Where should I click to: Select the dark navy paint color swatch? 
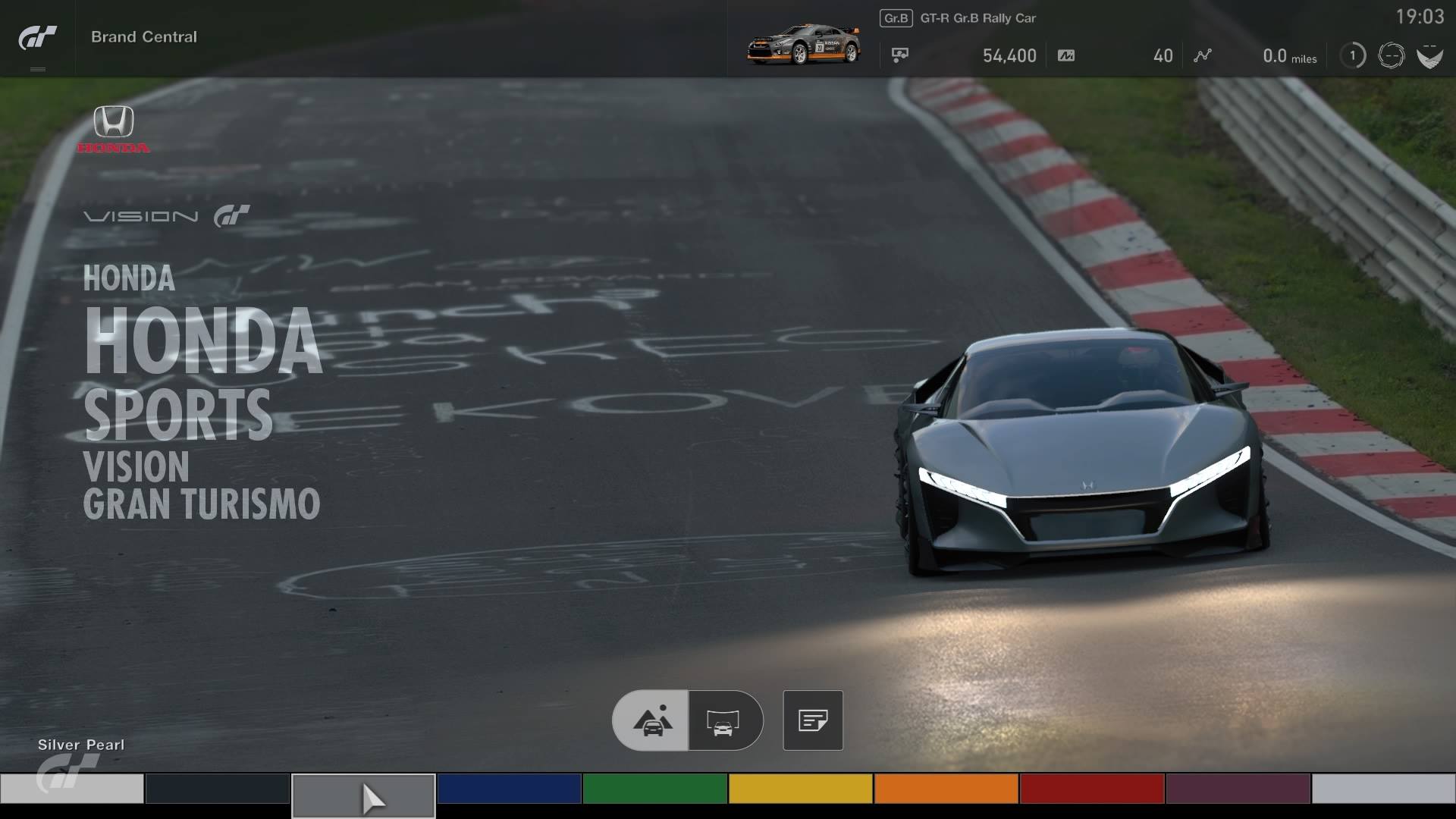coord(217,789)
